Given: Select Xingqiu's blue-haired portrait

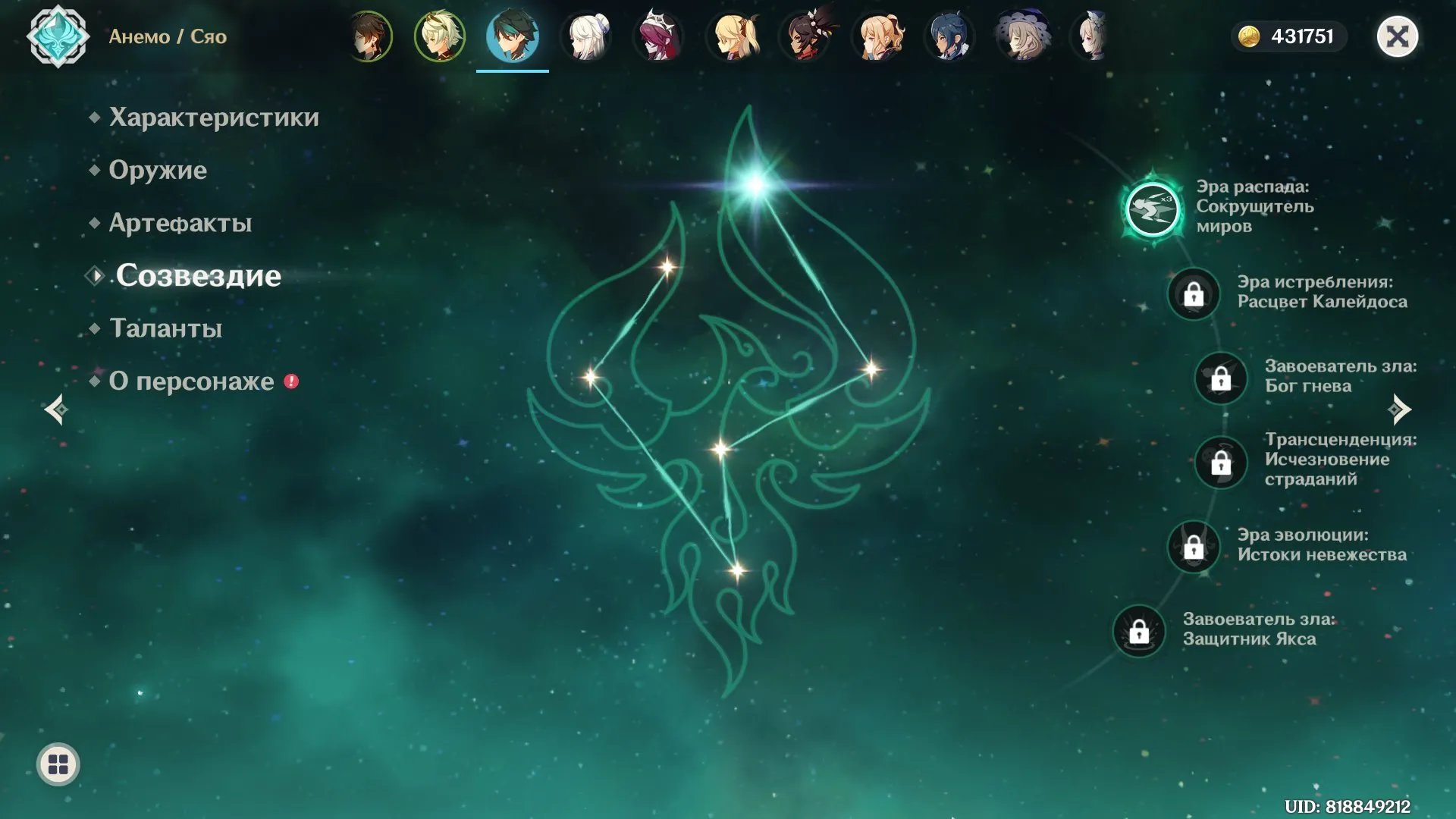Looking at the screenshot, I should [949, 36].
